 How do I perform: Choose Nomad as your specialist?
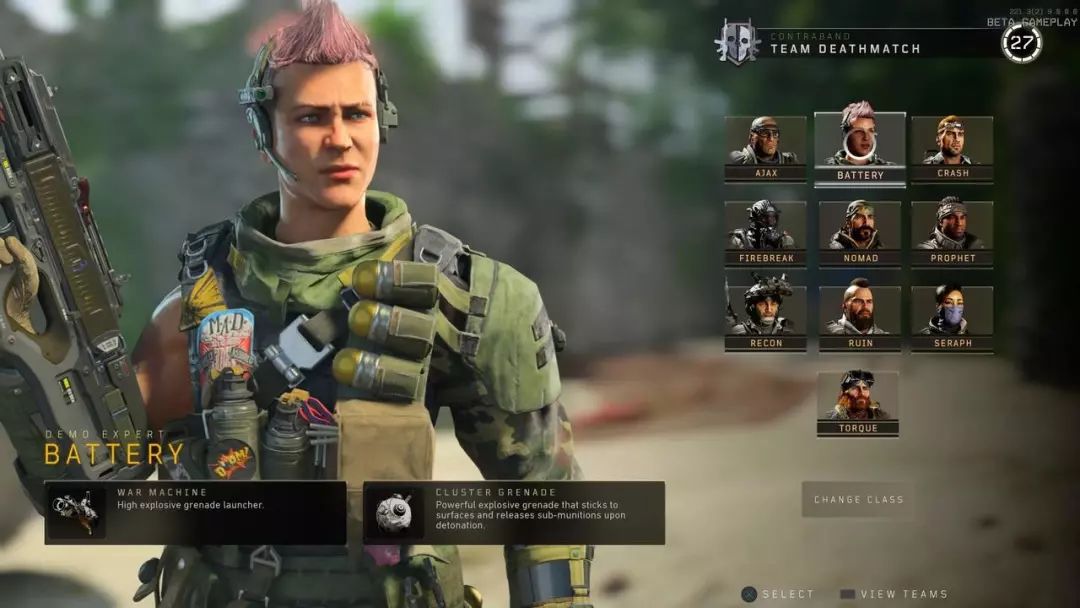(x=860, y=231)
